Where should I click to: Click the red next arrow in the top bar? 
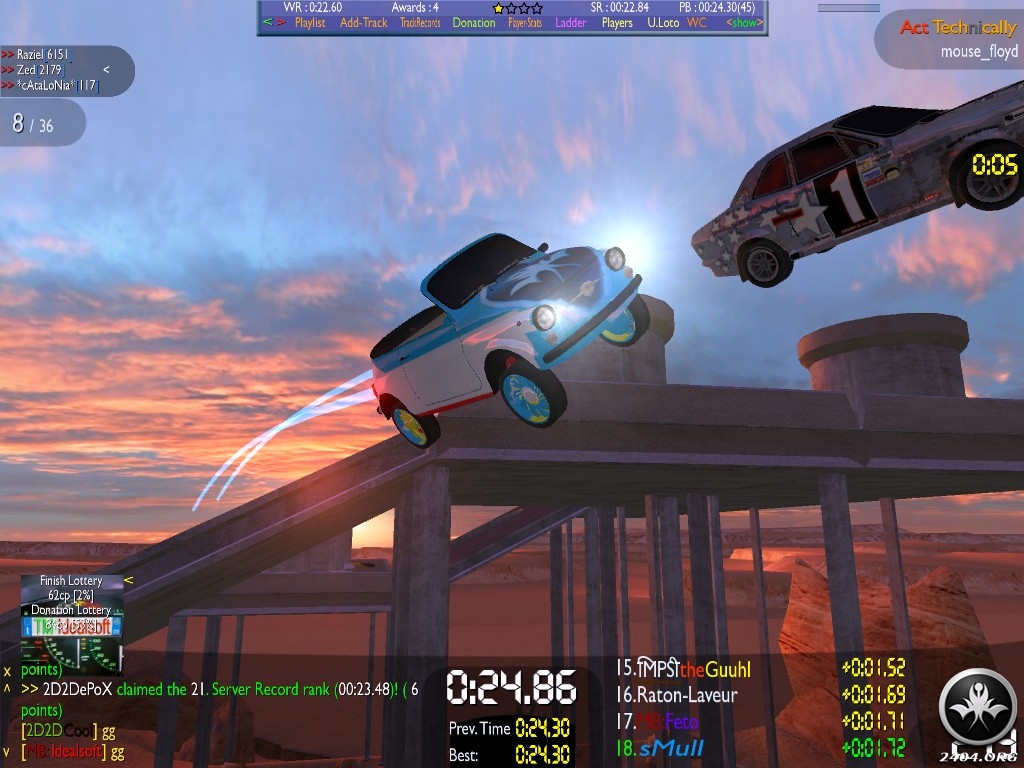(281, 23)
